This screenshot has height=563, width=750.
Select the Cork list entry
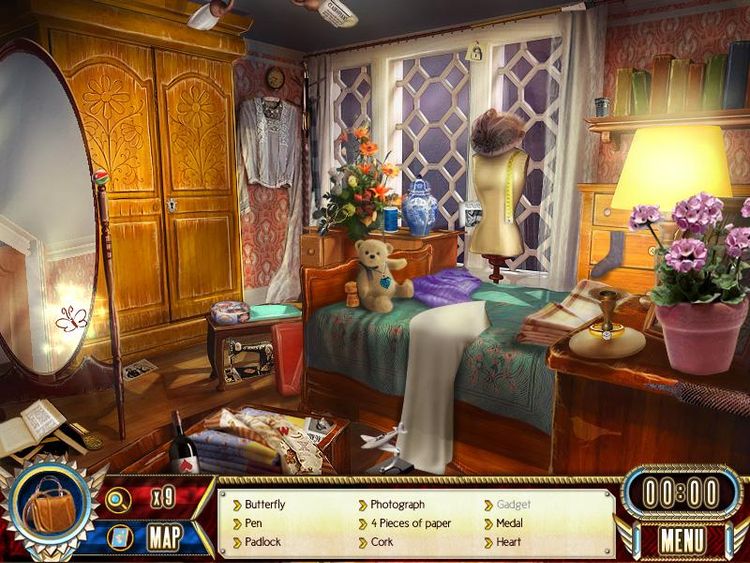(382, 542)
